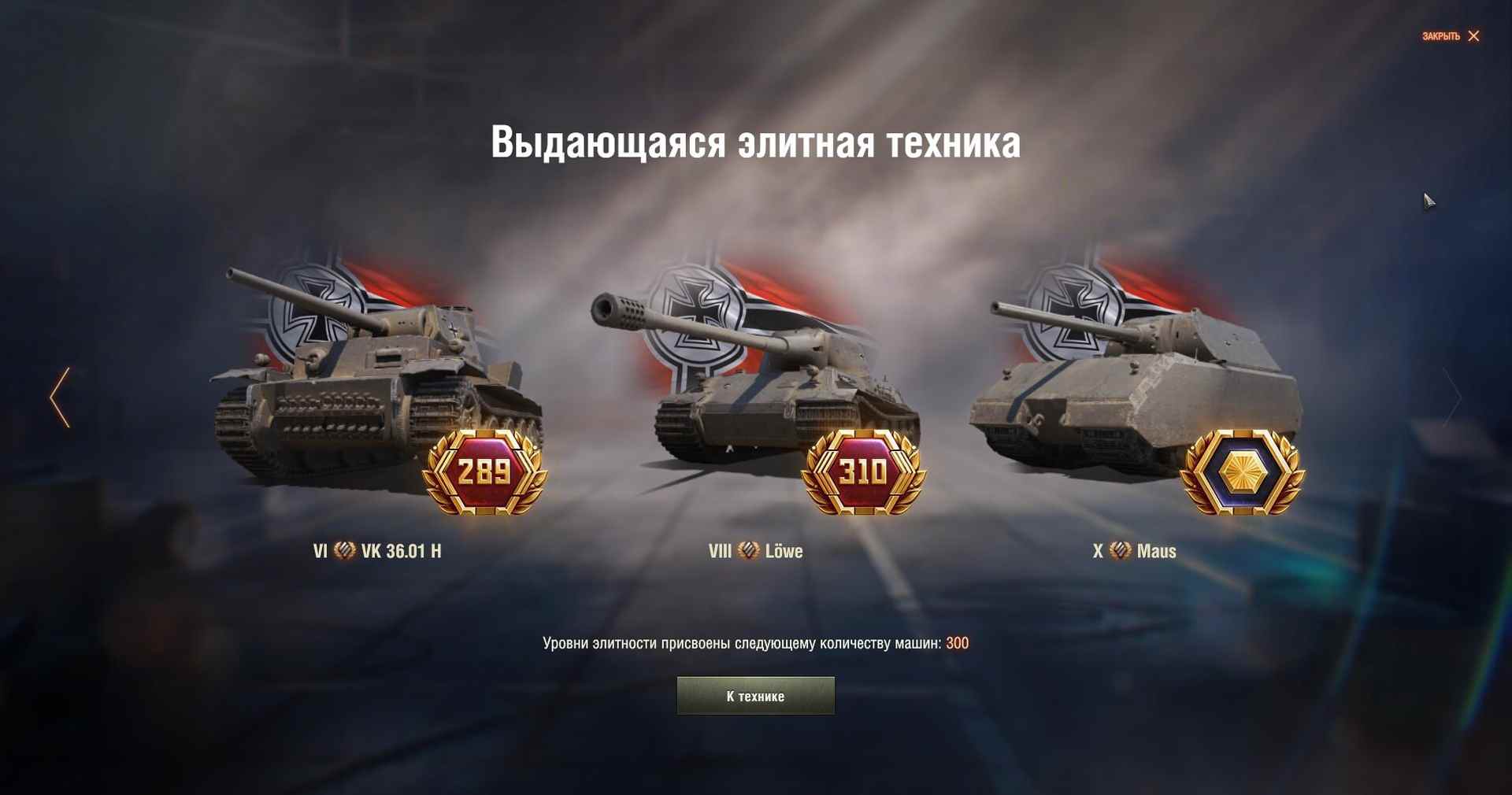
Task: Open the Maus gold elite badge
Action: point(1242,472)
